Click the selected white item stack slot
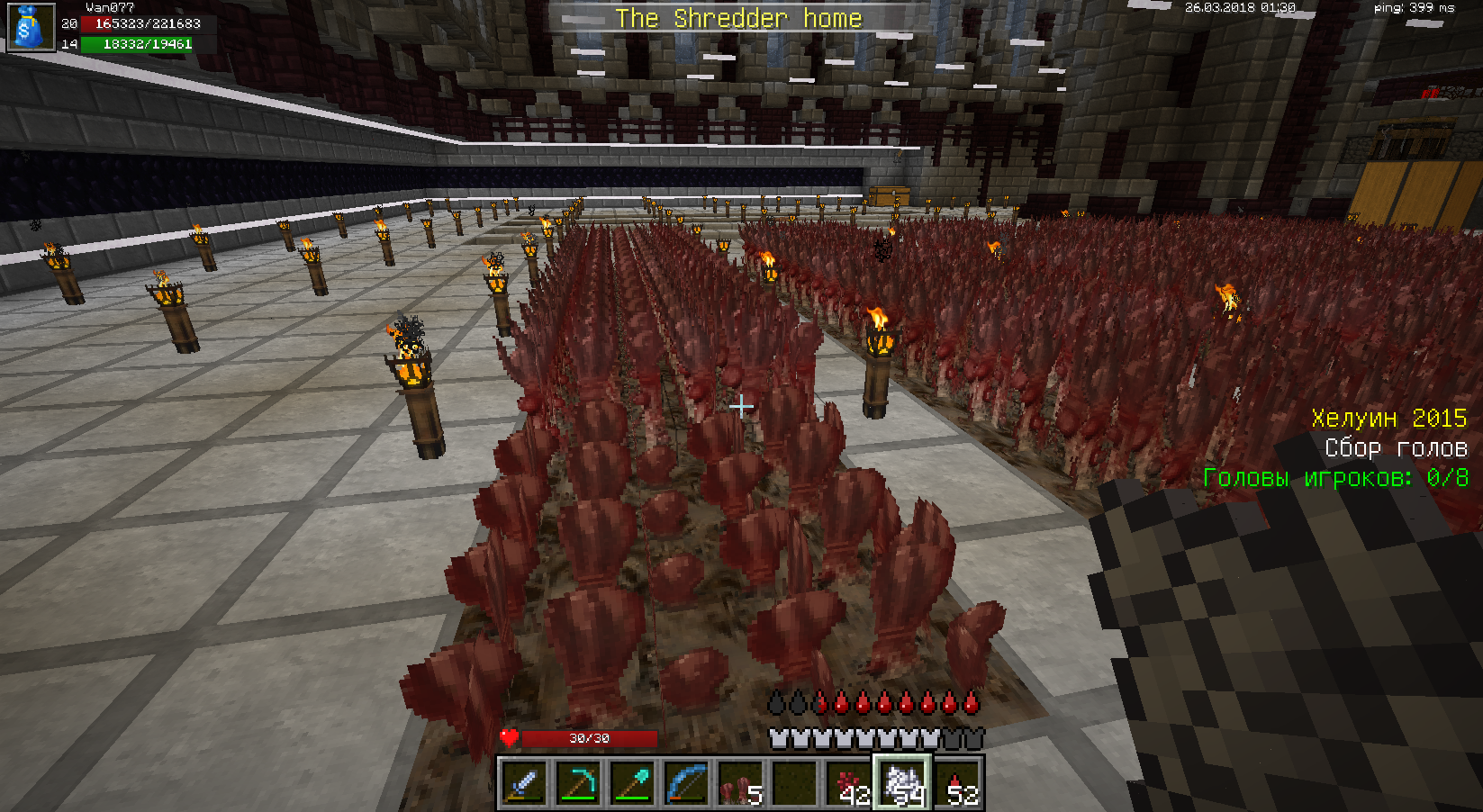Screen dimensions: 1483x812 [x=903, y=782]
